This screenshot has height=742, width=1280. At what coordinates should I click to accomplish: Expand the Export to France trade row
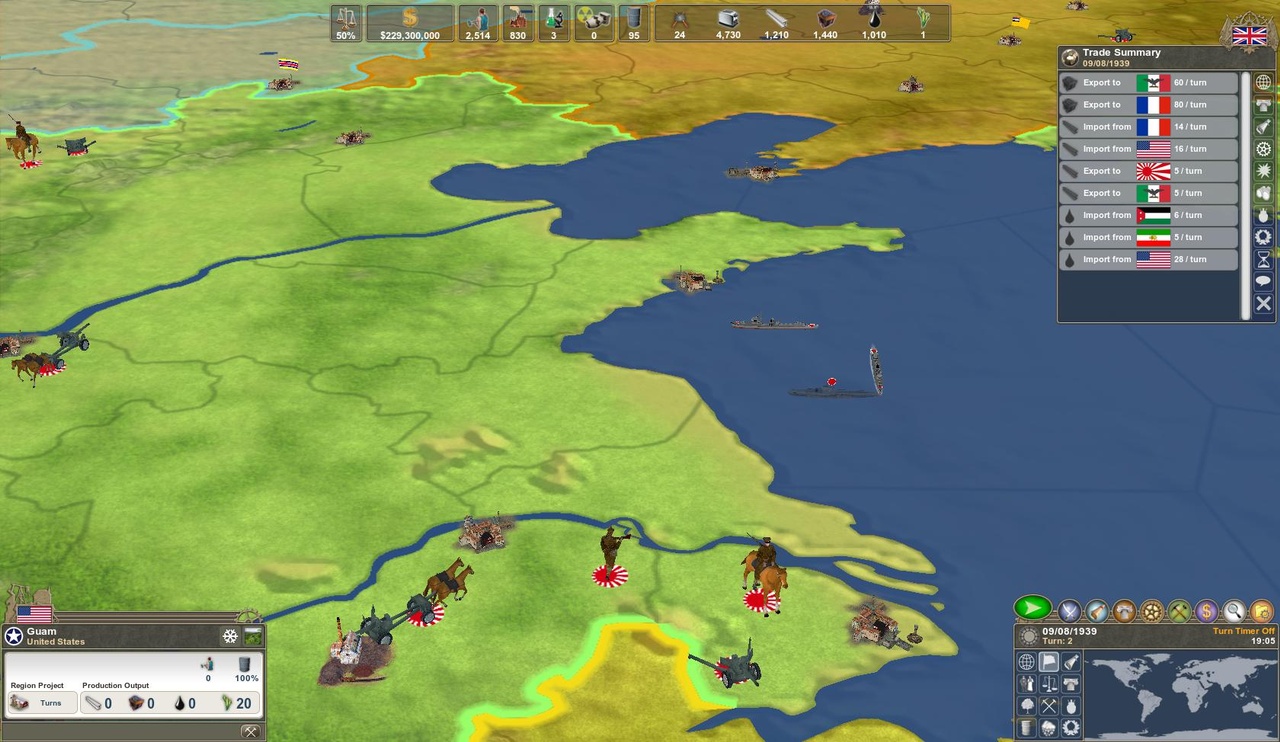1150,104
